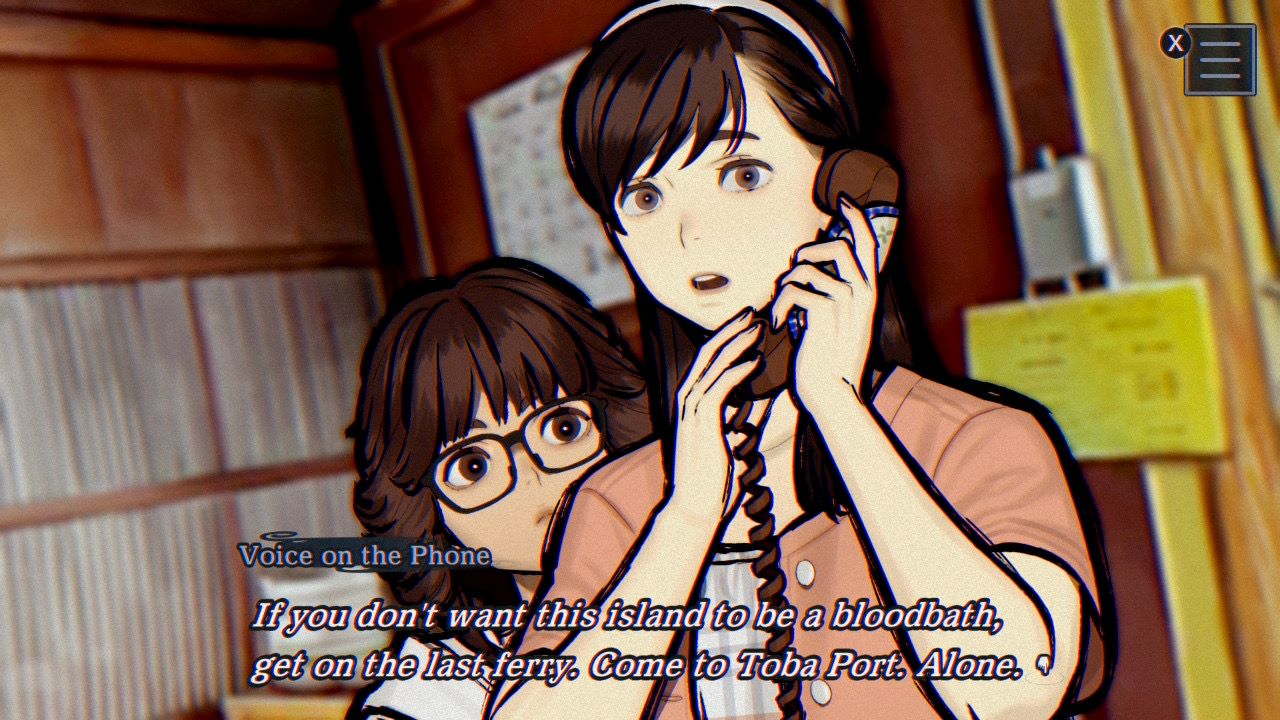Click the top line inside the log icon
Screen dimensions: 1280x720
[x=1220, y=44]
